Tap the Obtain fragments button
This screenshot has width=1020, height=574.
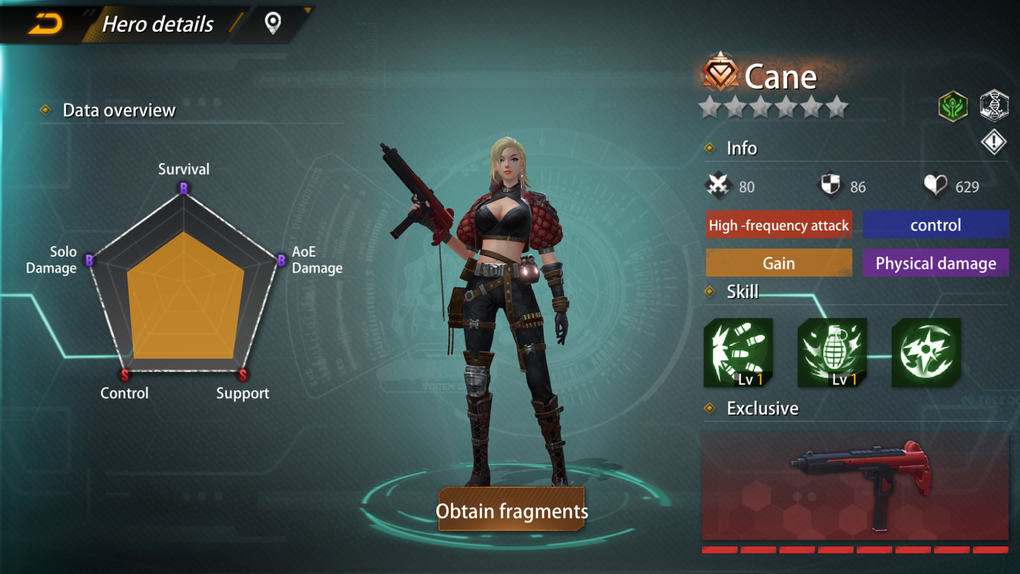point(511,511)
